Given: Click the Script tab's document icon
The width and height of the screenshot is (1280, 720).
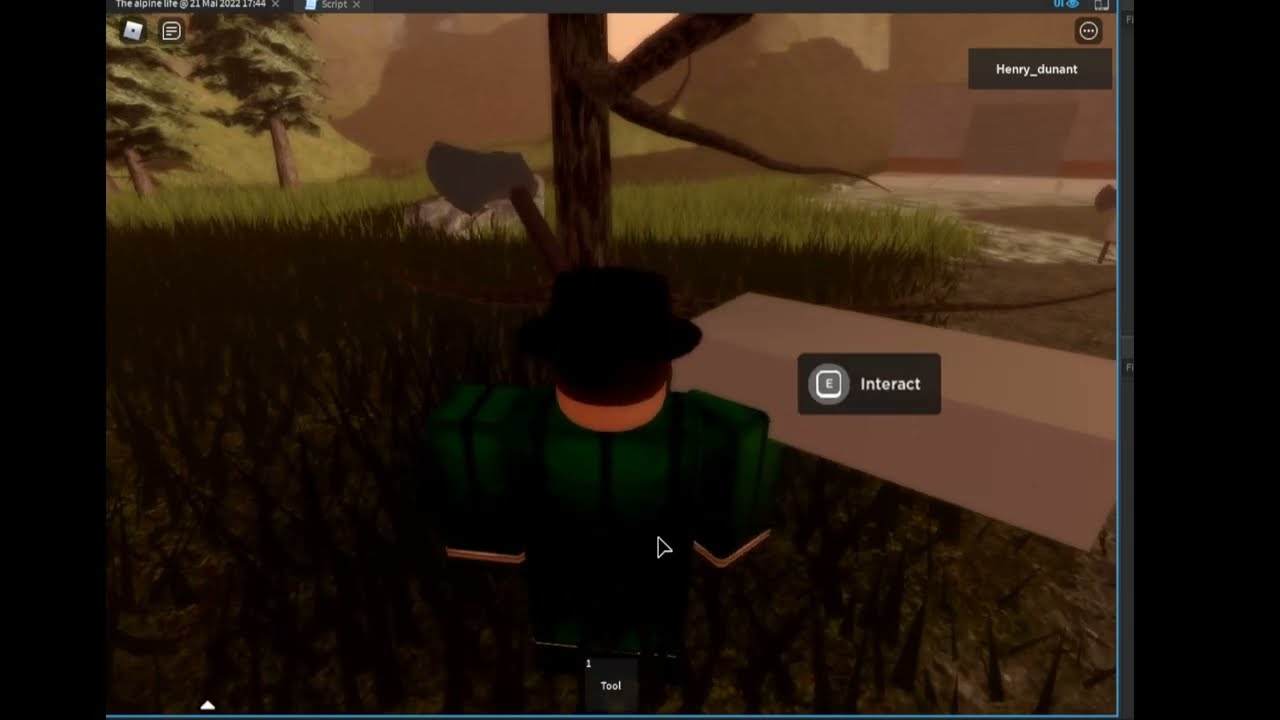Looking at the screenshot, I should coord(308,4).
